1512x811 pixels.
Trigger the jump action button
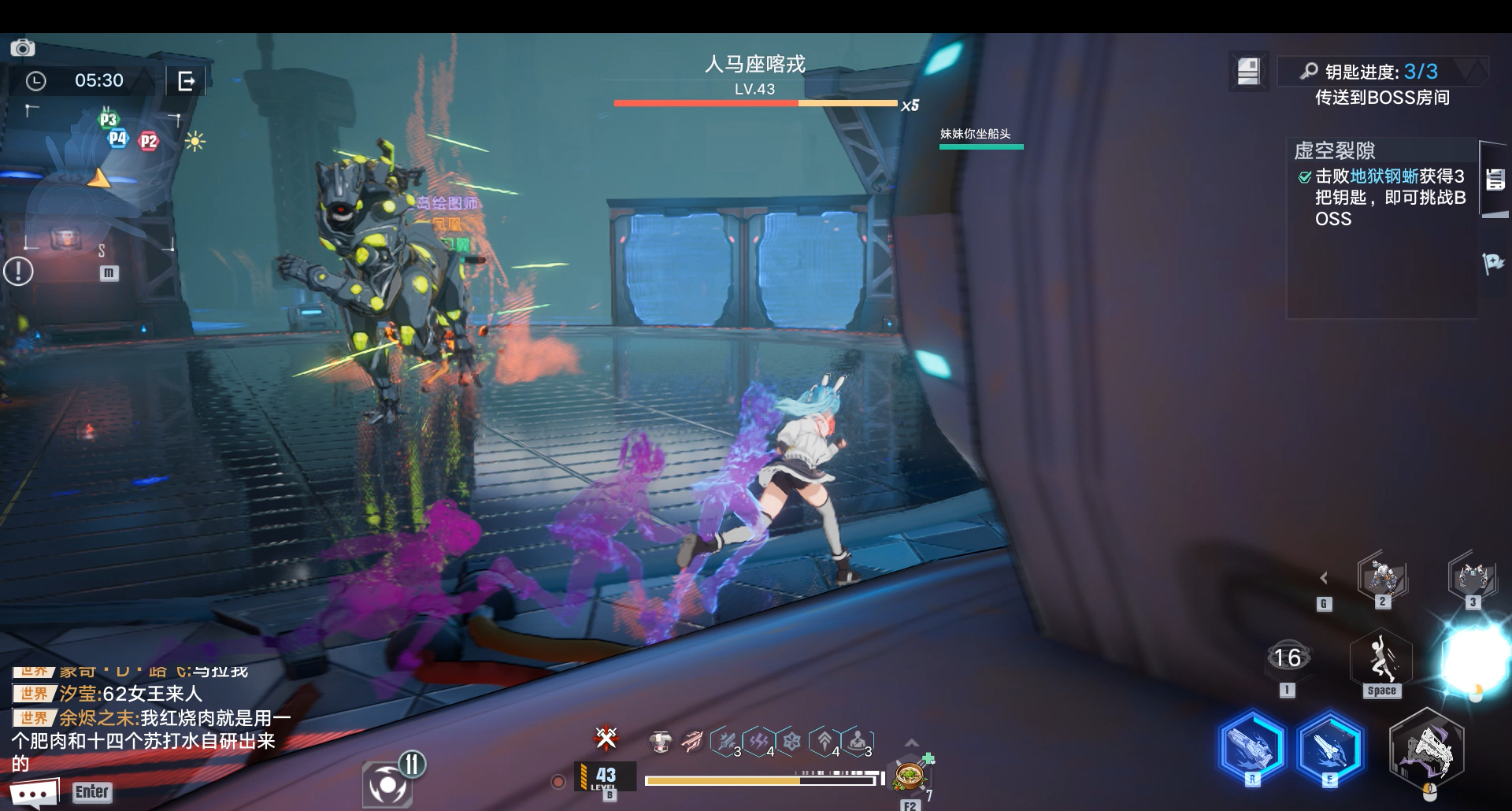[x=1381, y=660]
